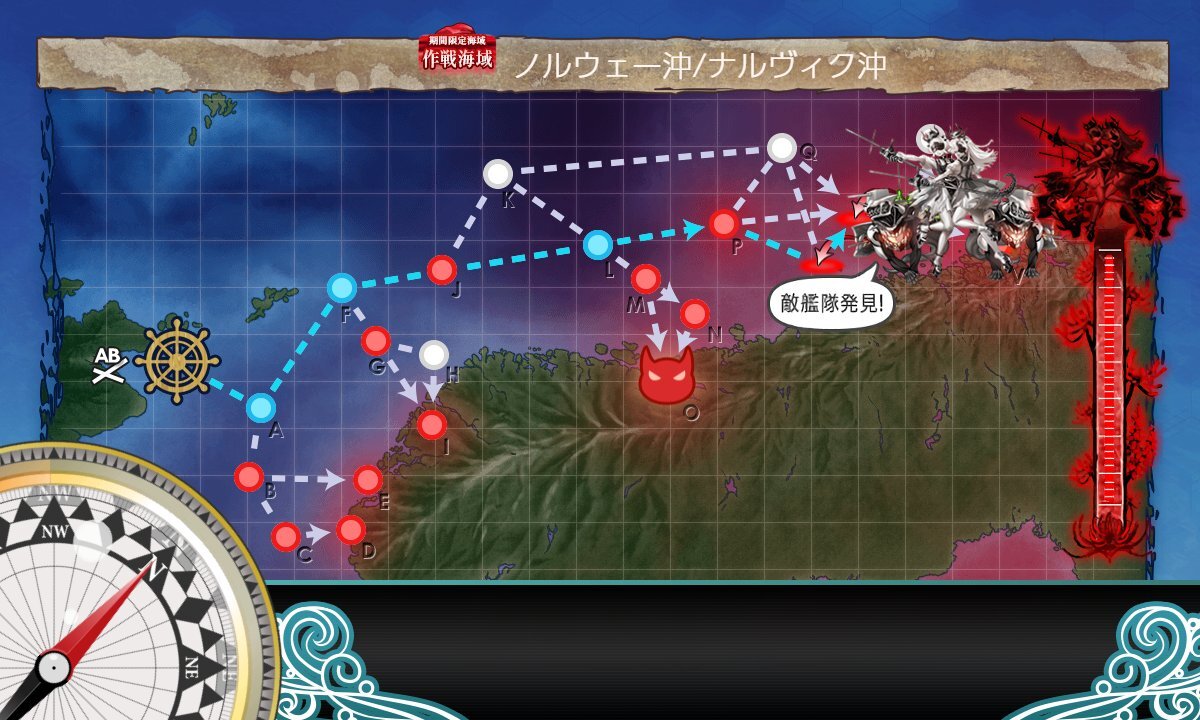Click red map node D
Viewport: 1200px width, 720px height.
350,529
